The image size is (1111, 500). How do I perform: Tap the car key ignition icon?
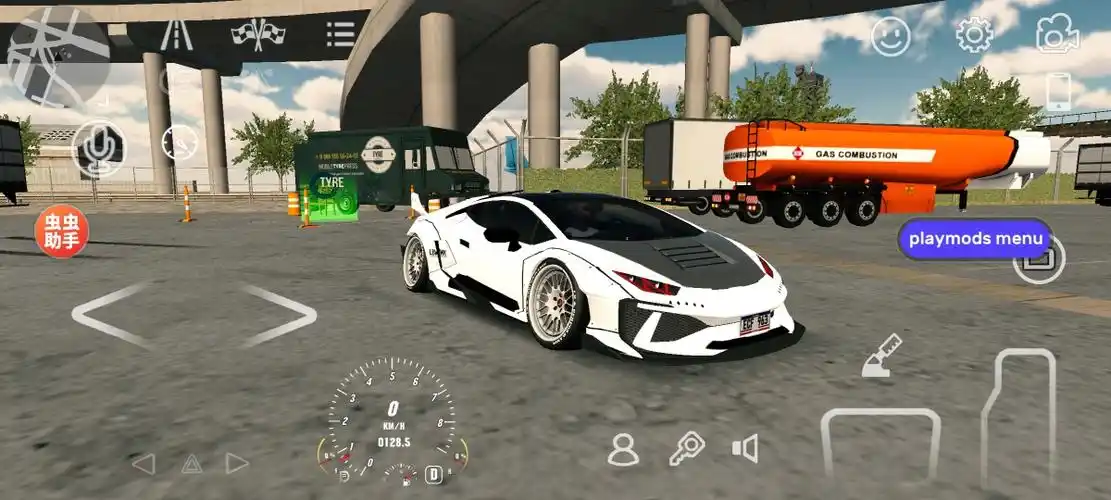click(686, 448)
